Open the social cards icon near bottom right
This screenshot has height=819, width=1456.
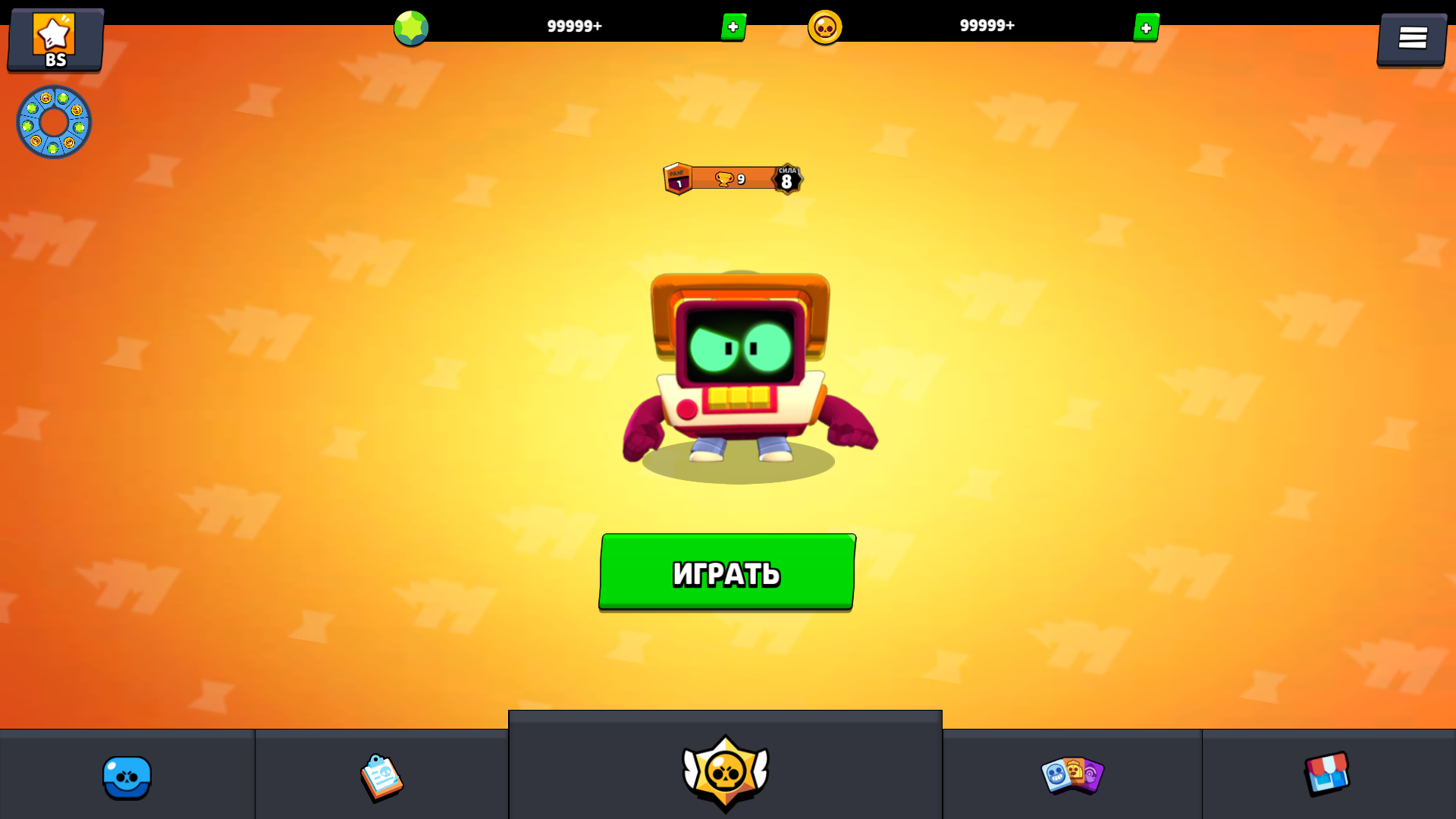[1072, 777]
